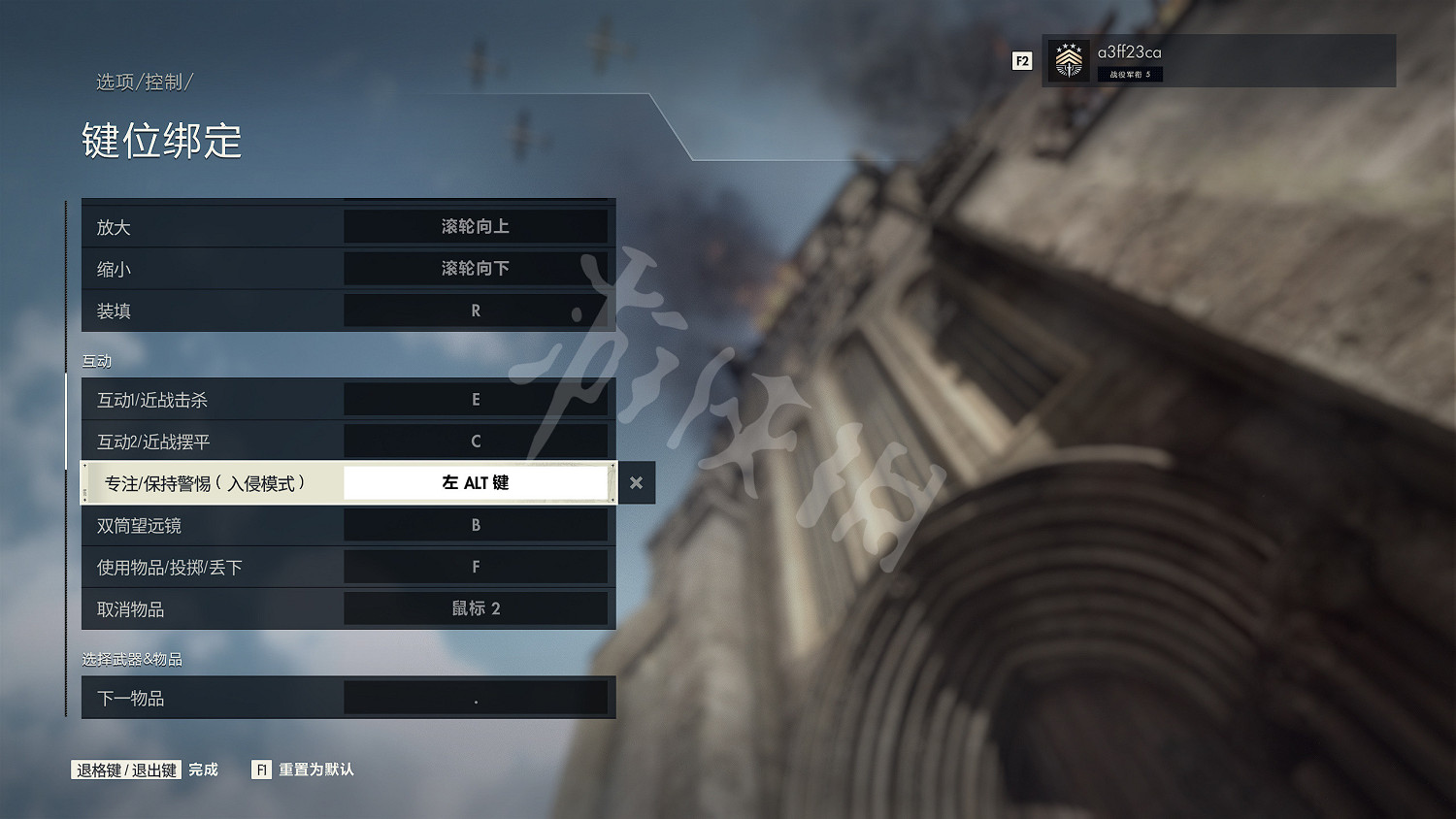
Task: Click the 退格键/退出键 key prompt icon
Action: click(124, 770)
